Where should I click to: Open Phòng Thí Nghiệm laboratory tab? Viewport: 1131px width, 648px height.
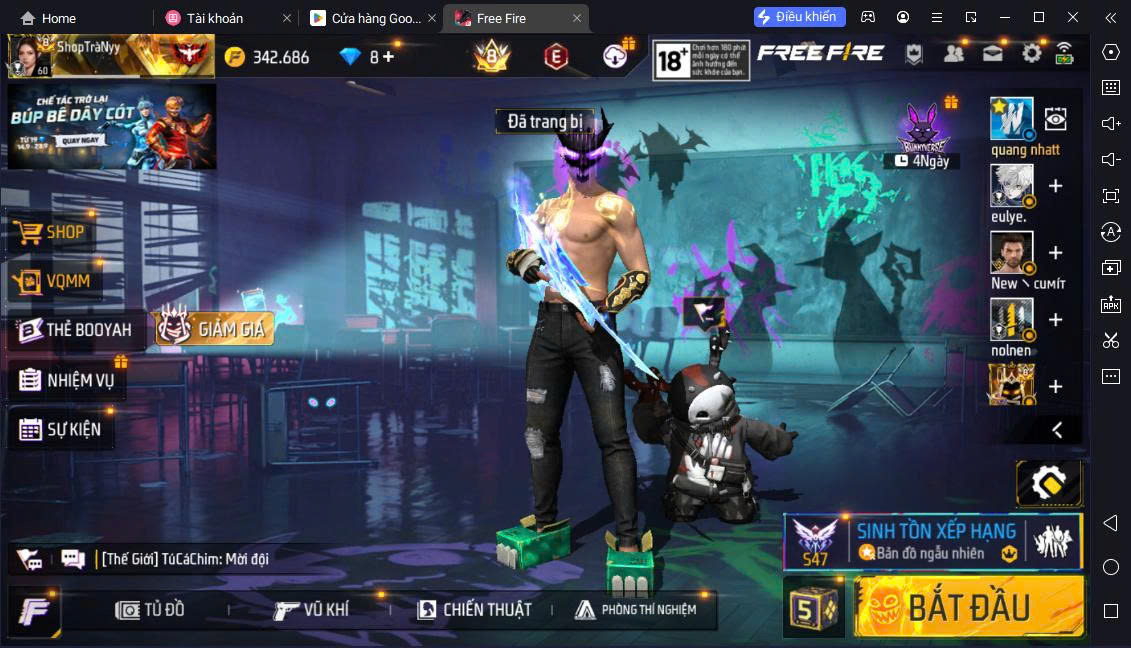[636, 609]
